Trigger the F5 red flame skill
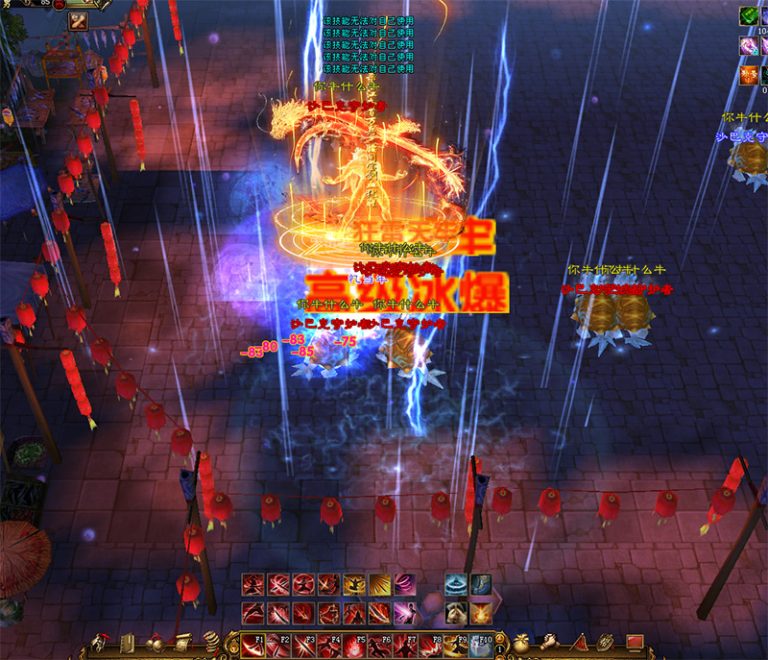 coord(355,646)
